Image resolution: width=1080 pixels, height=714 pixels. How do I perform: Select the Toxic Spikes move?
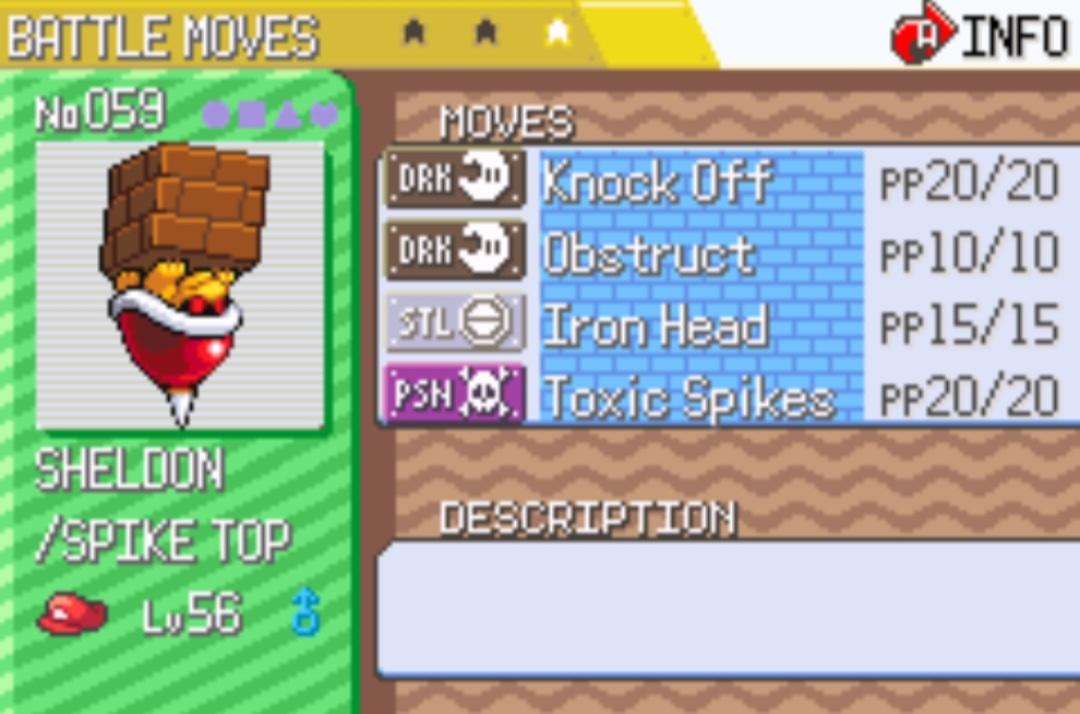pyautogui.click(x=688, y=398)
